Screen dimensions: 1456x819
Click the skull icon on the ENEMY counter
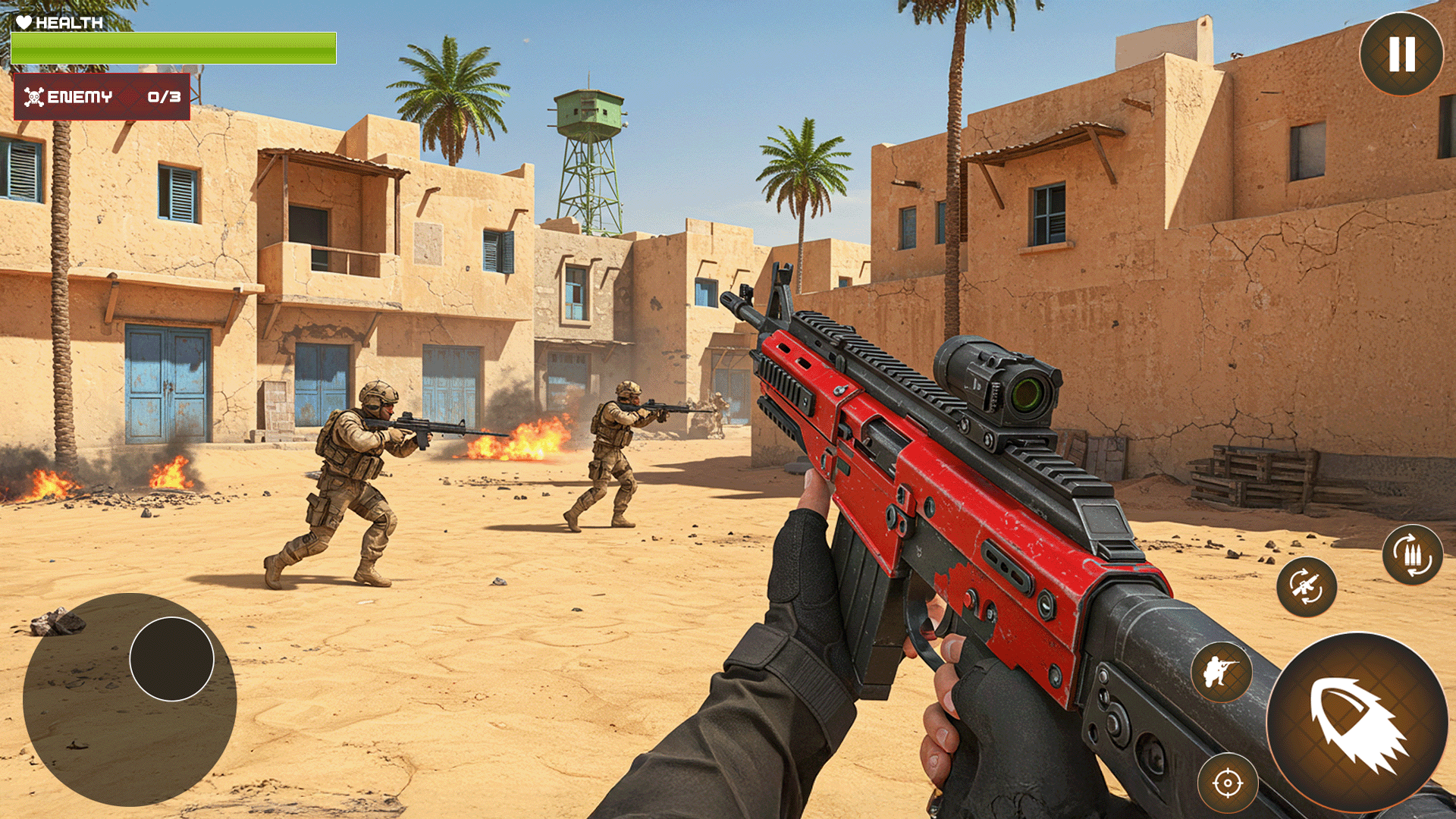tap(33, 96)
